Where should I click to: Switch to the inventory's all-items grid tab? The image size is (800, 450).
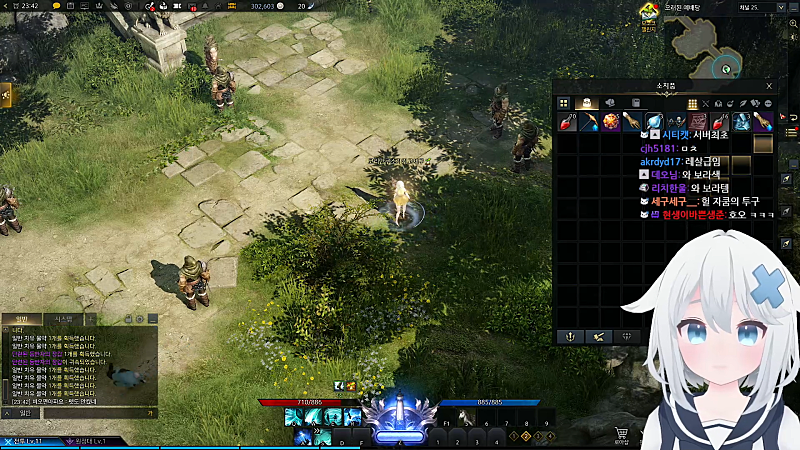(564, 103)
